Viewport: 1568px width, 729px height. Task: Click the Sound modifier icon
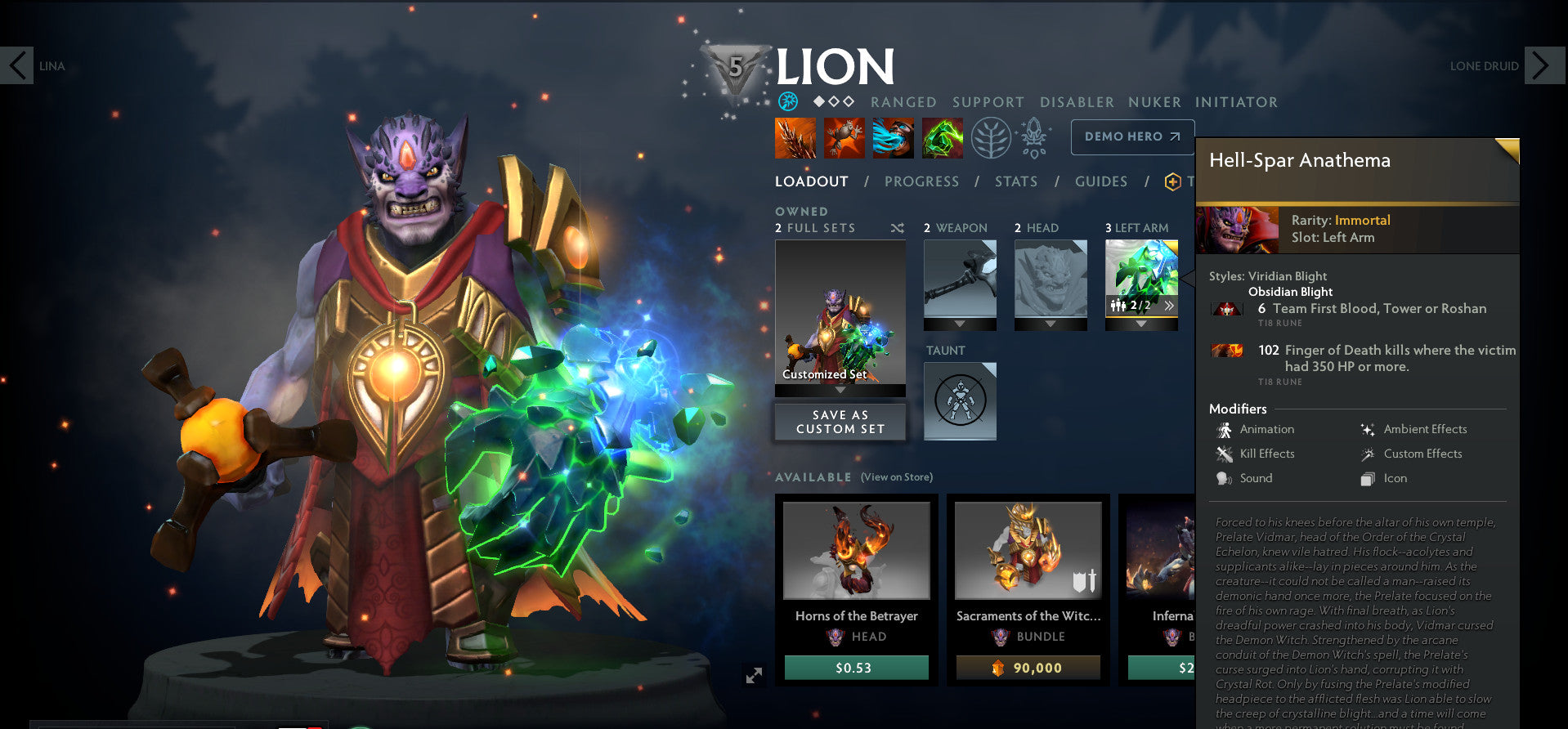click(x=1224, y=478)
